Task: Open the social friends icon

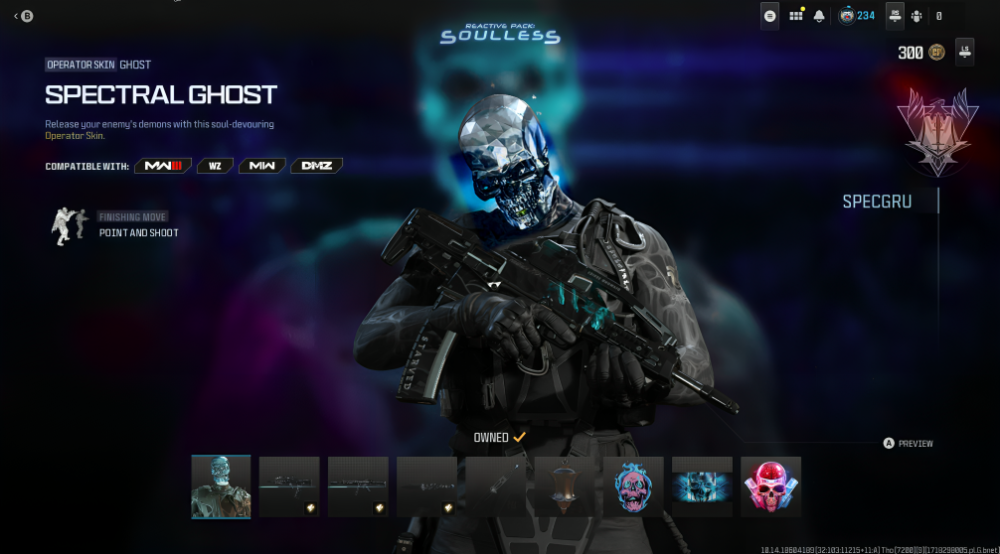Action: pos(917,16)
